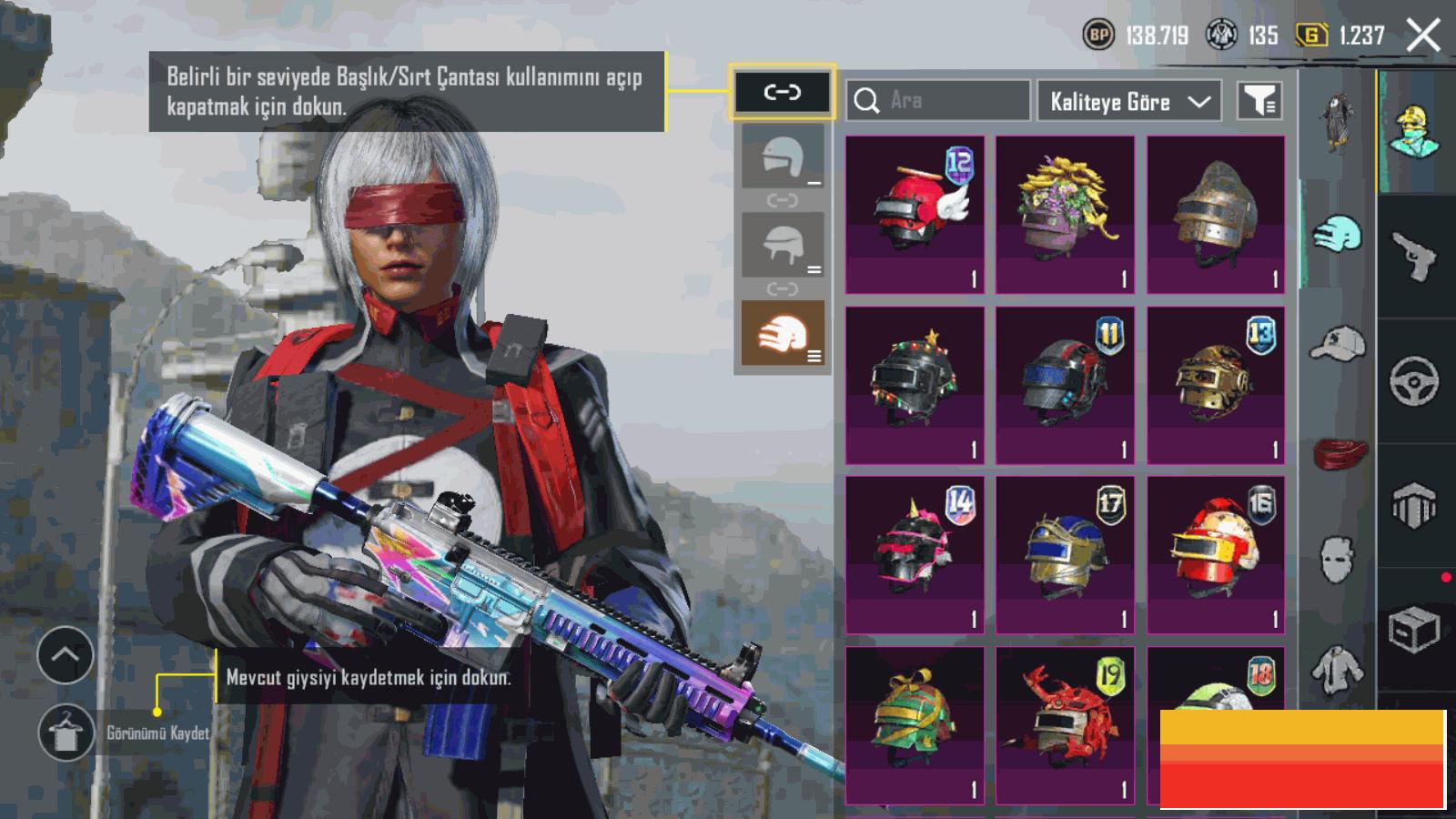Save the look with Görünümü Kaydet
Screen dimensions: 1456x819
[66, 733]
